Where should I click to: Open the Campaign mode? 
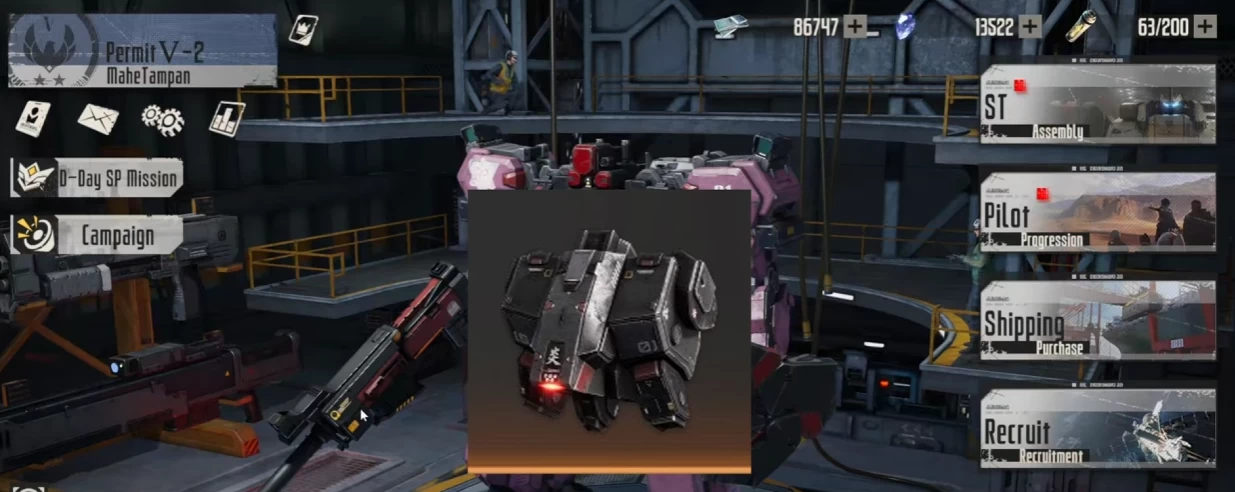tap(97, 236)
